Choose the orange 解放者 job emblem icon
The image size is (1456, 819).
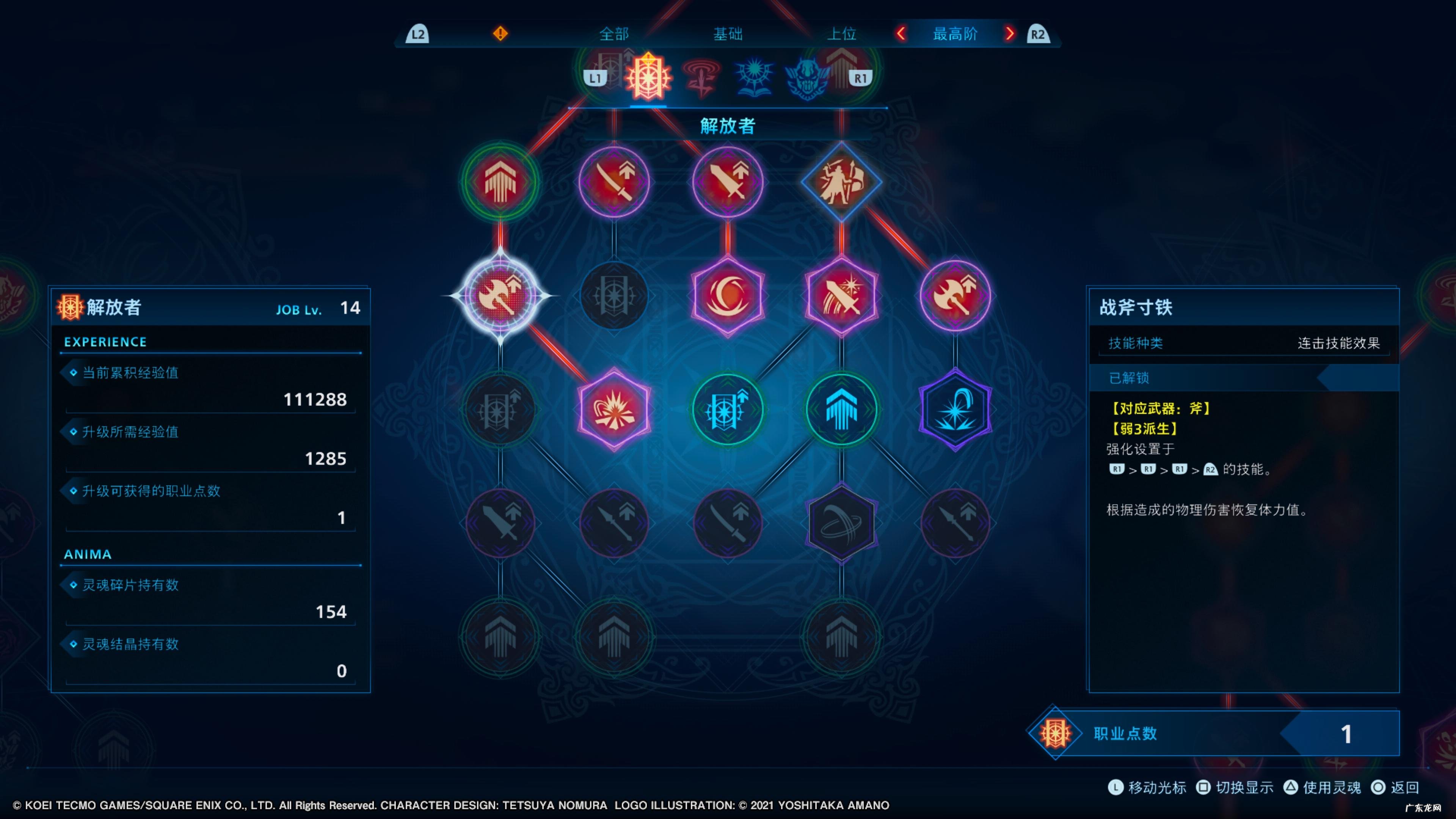[648, 78]
